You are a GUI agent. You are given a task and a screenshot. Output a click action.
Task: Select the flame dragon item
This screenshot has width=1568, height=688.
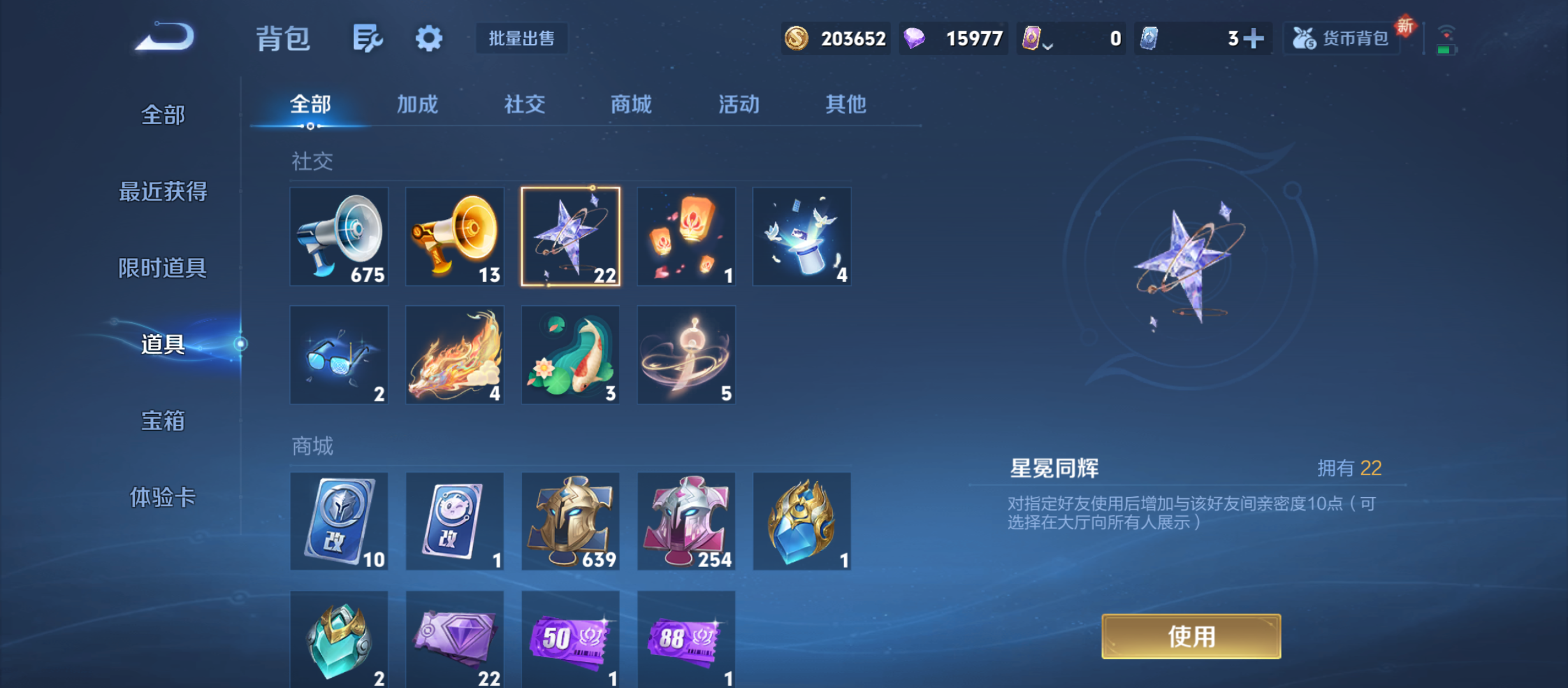click(454, 354)
